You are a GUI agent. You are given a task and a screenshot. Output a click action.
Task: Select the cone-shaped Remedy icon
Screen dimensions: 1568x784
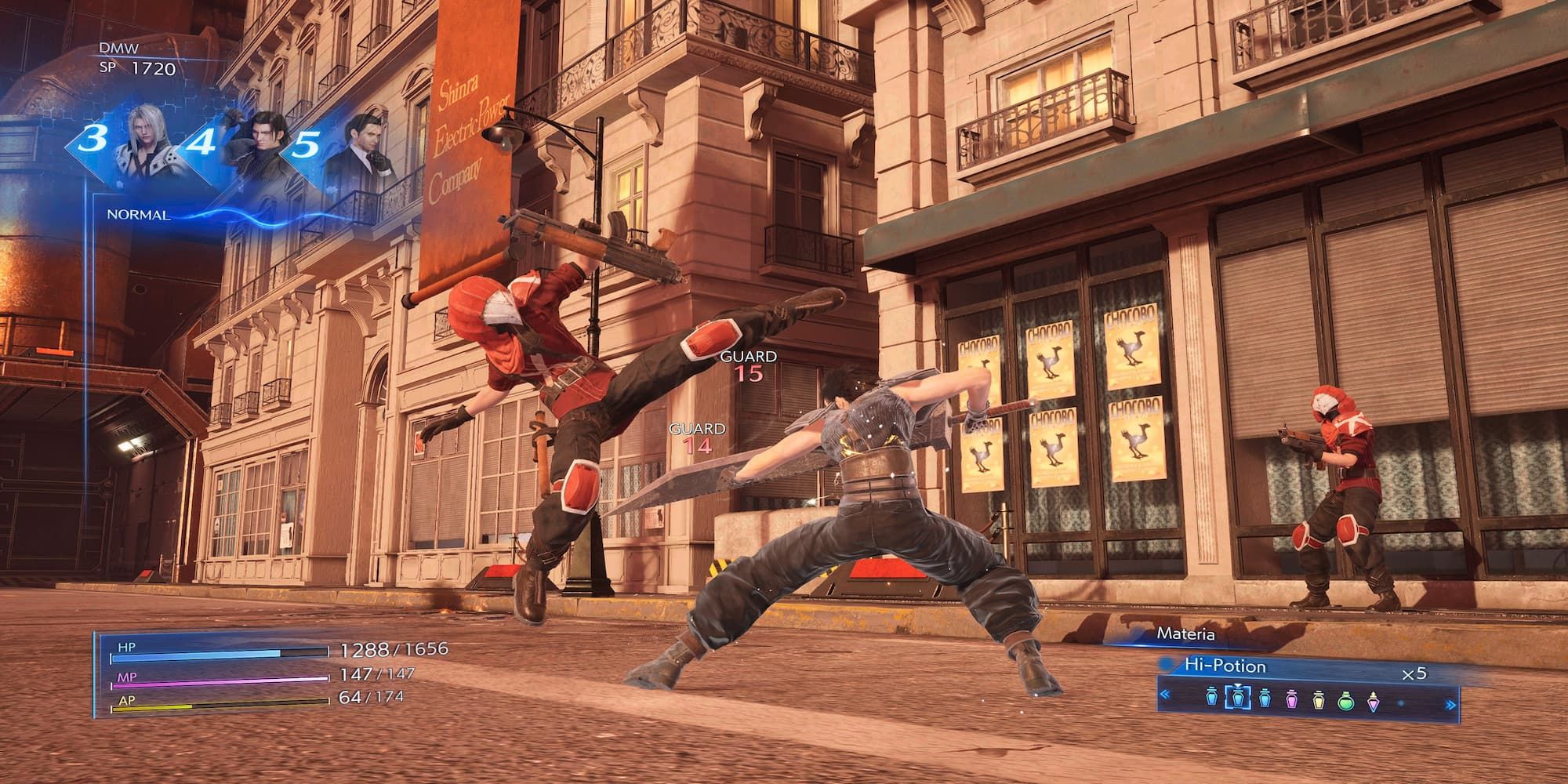pyautogui.click(x=1374, y=702)
